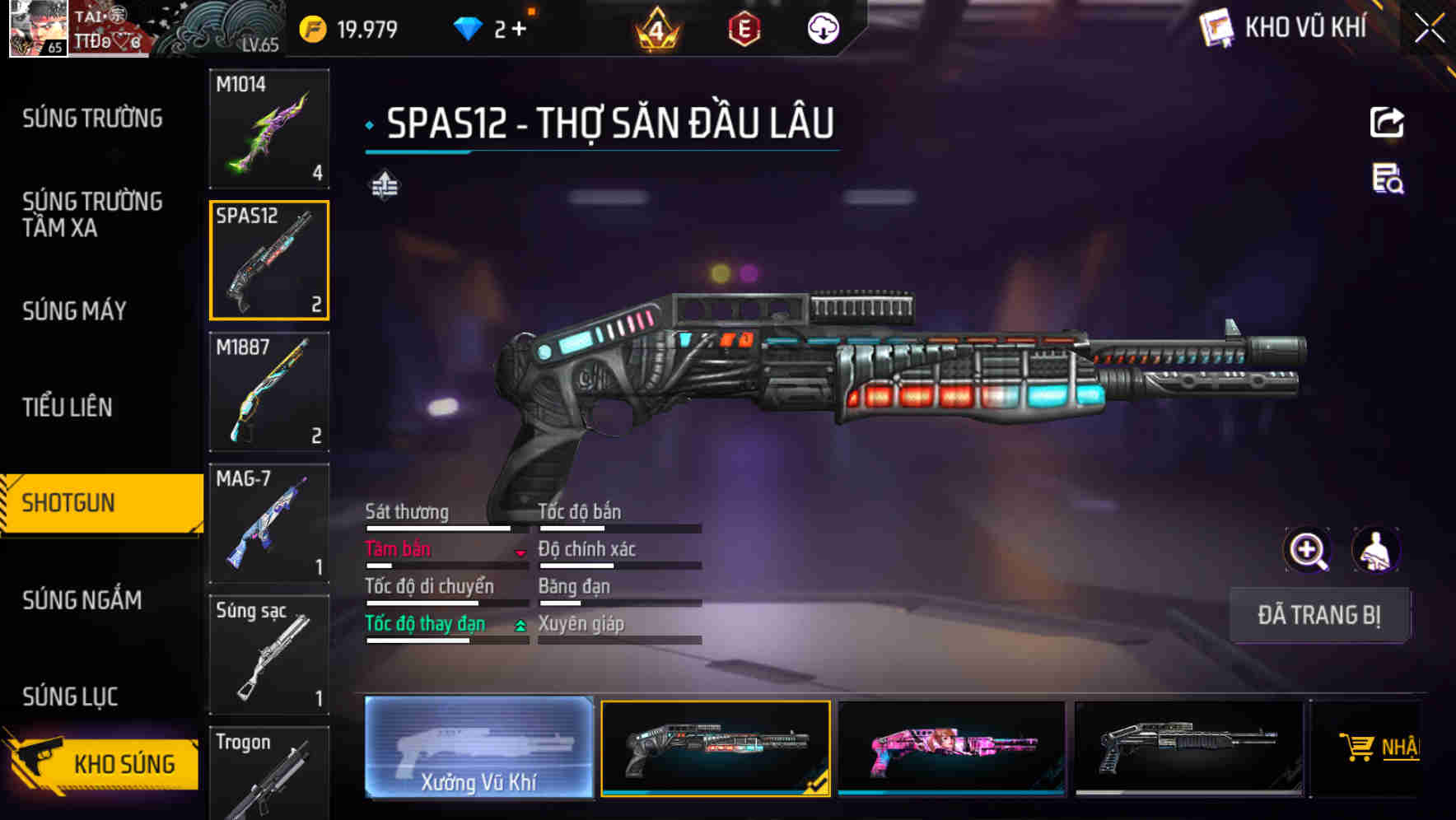Click the magnifier zoom-in weapon icon
This screenshot has height=820, width=1456.
[1307, 550]
